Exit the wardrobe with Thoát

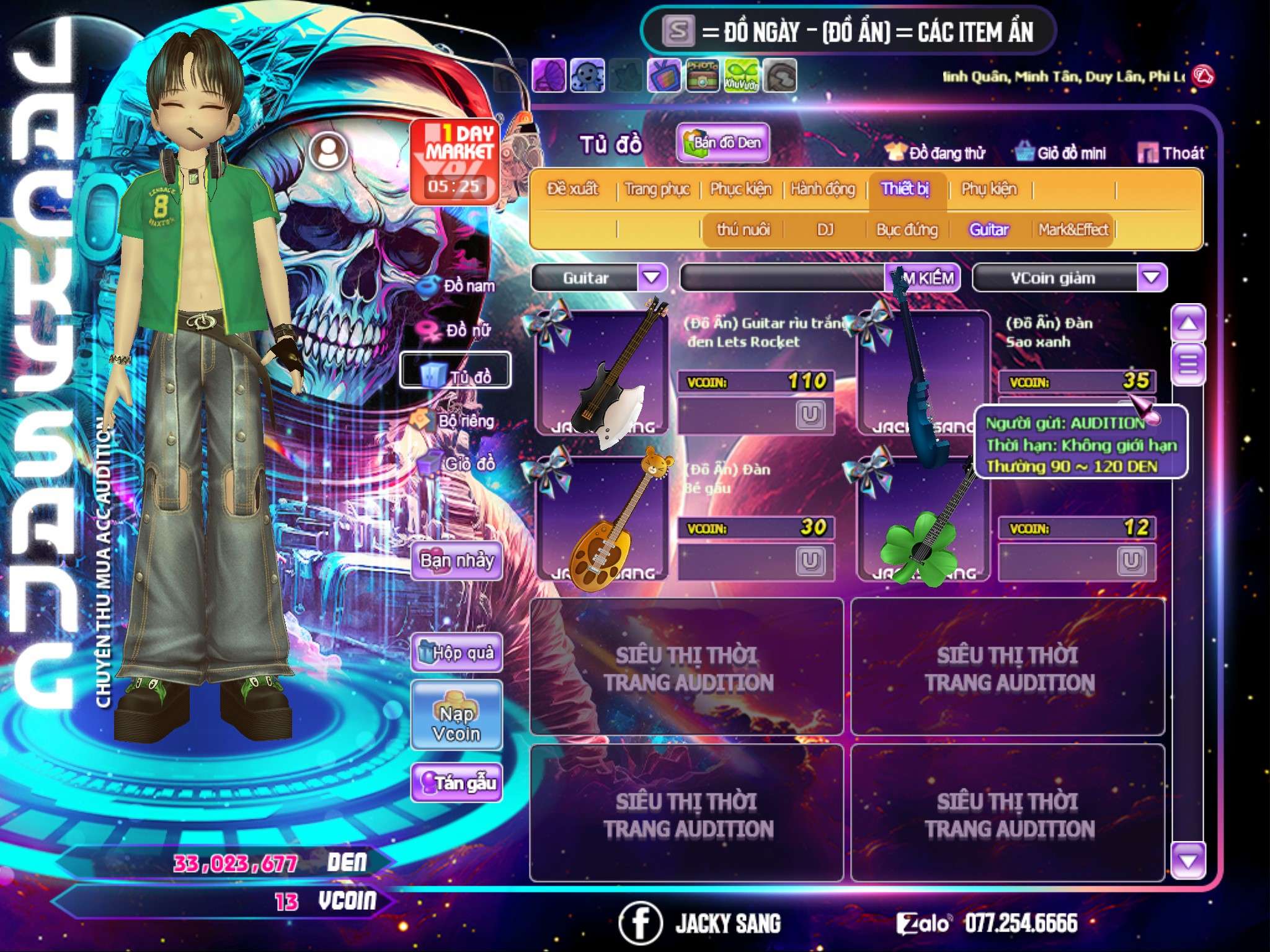(1172, 153)
